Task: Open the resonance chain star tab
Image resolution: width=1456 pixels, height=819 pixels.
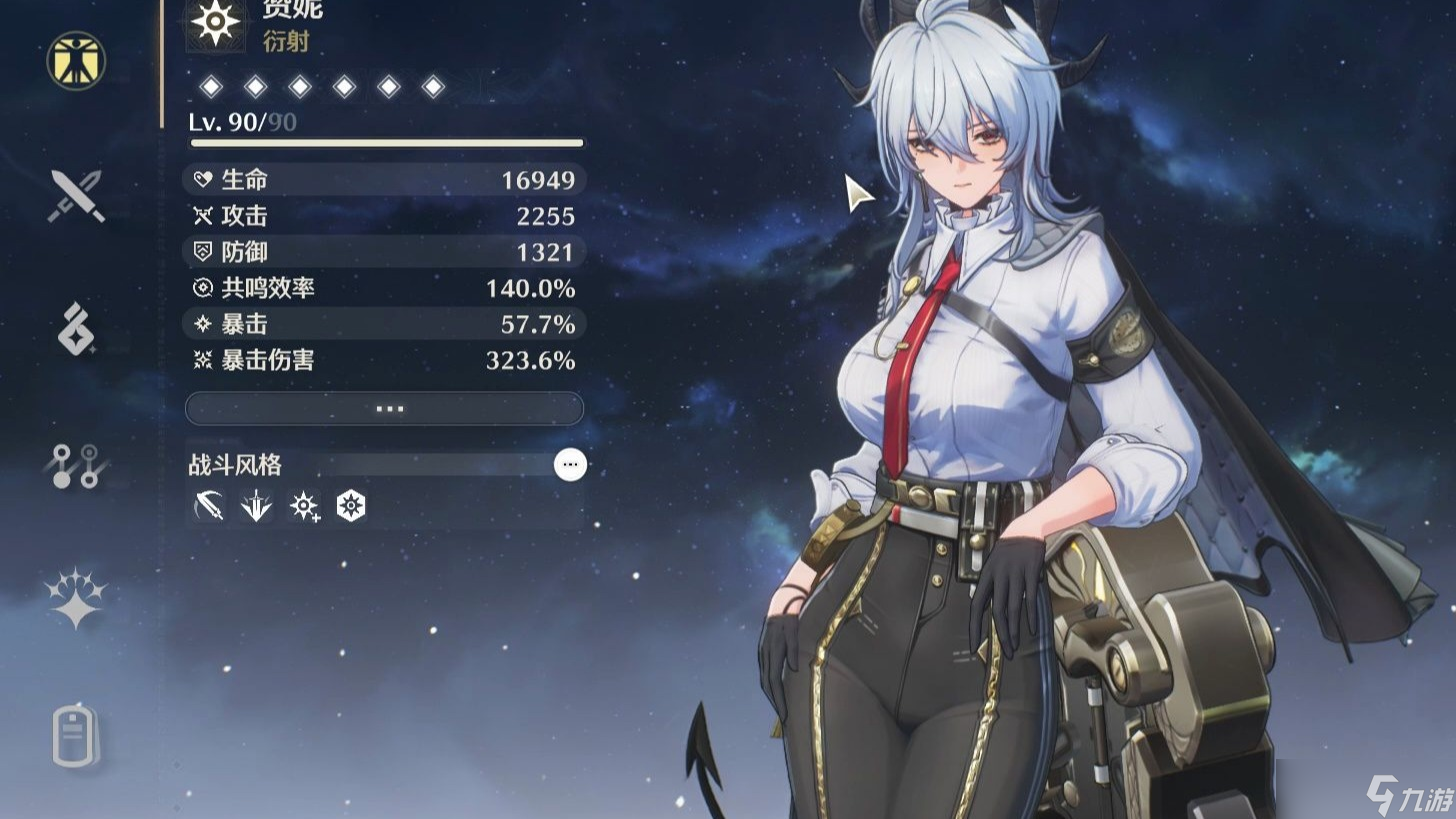Action: 76,599
